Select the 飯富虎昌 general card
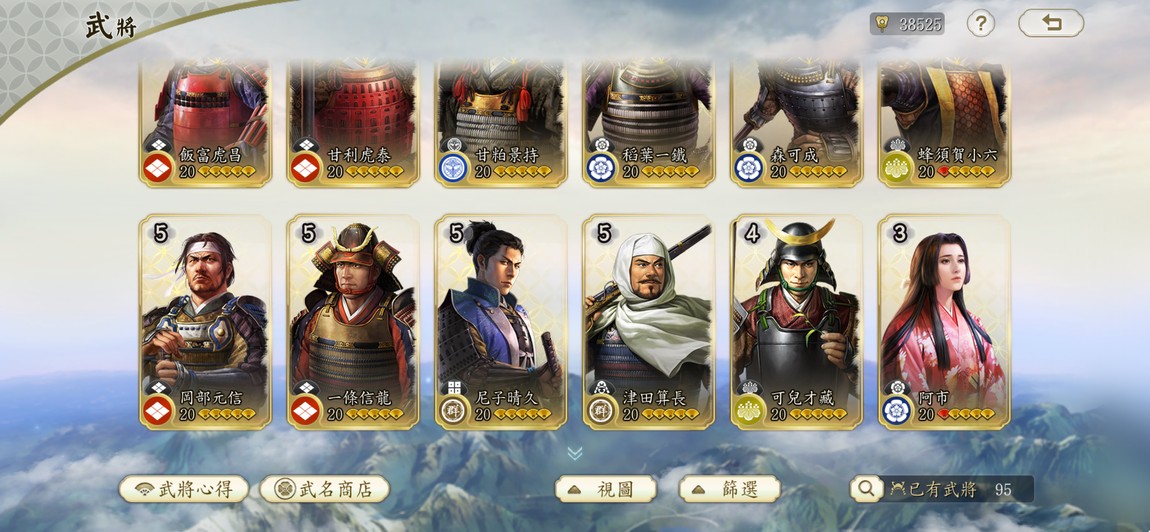Image resolution: width=1150 pixels, height=532 pixels. (205, 120)
